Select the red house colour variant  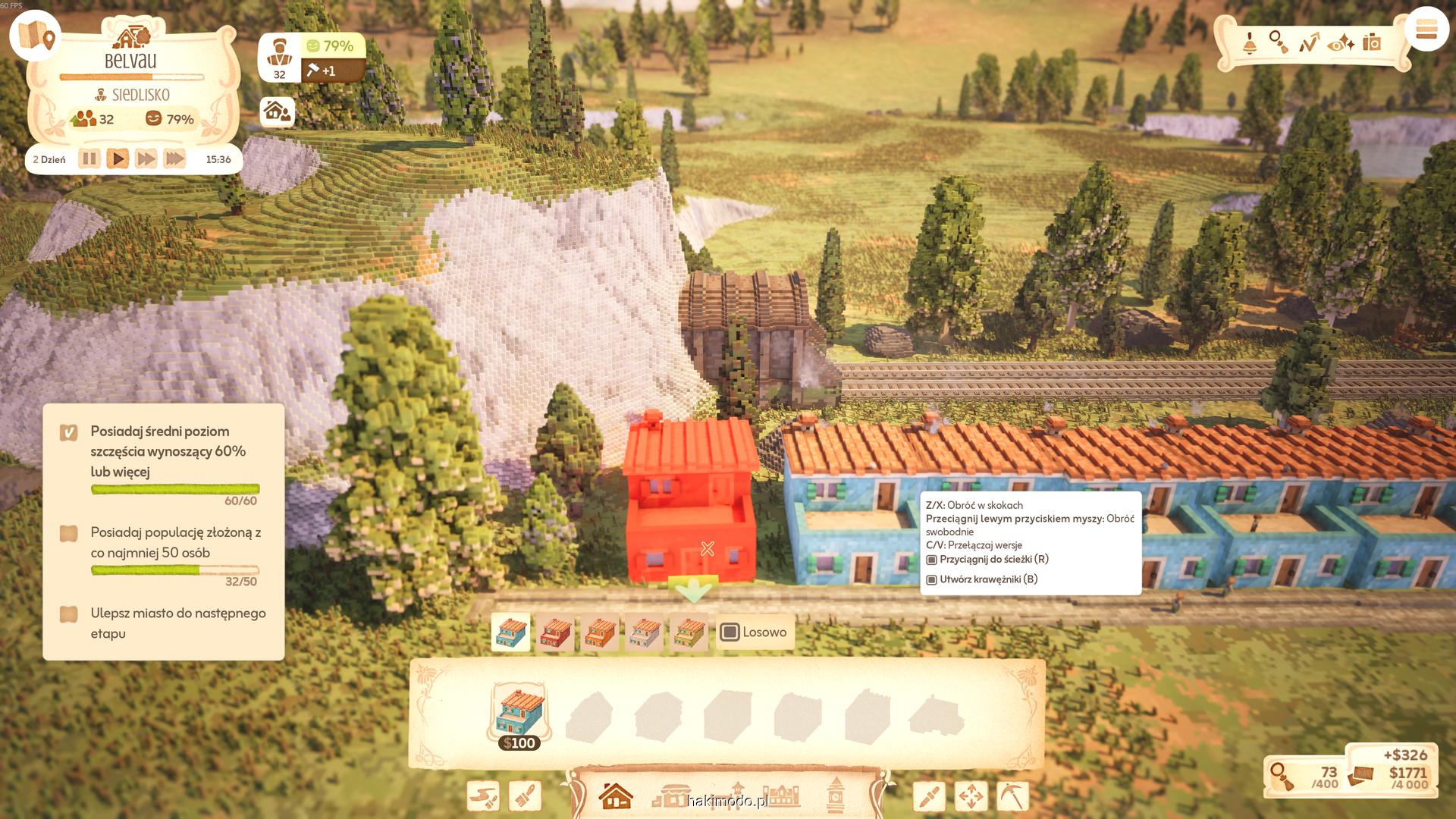coord(555,632)
